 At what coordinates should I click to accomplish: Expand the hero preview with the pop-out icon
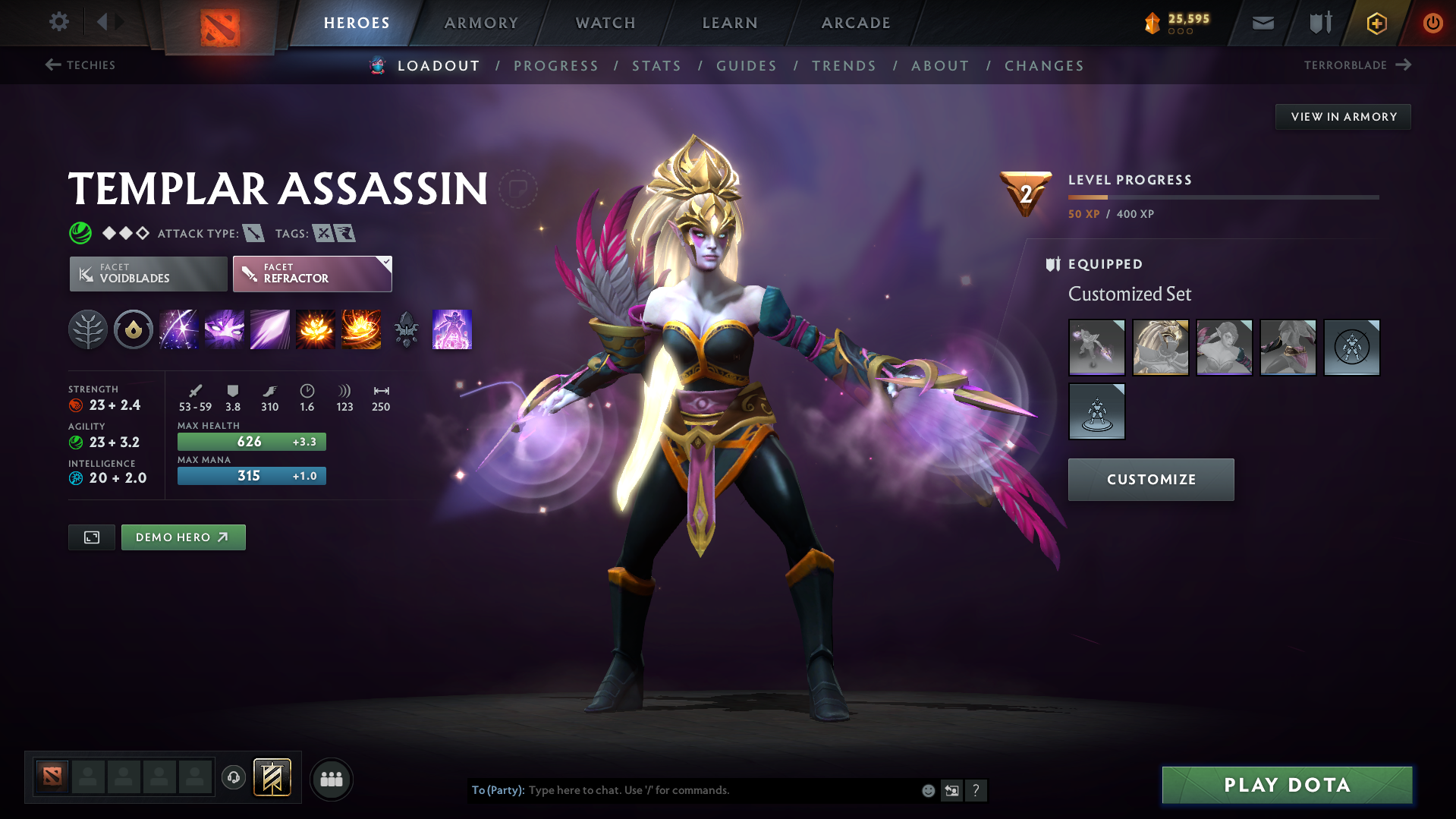[x=91, y=537]
